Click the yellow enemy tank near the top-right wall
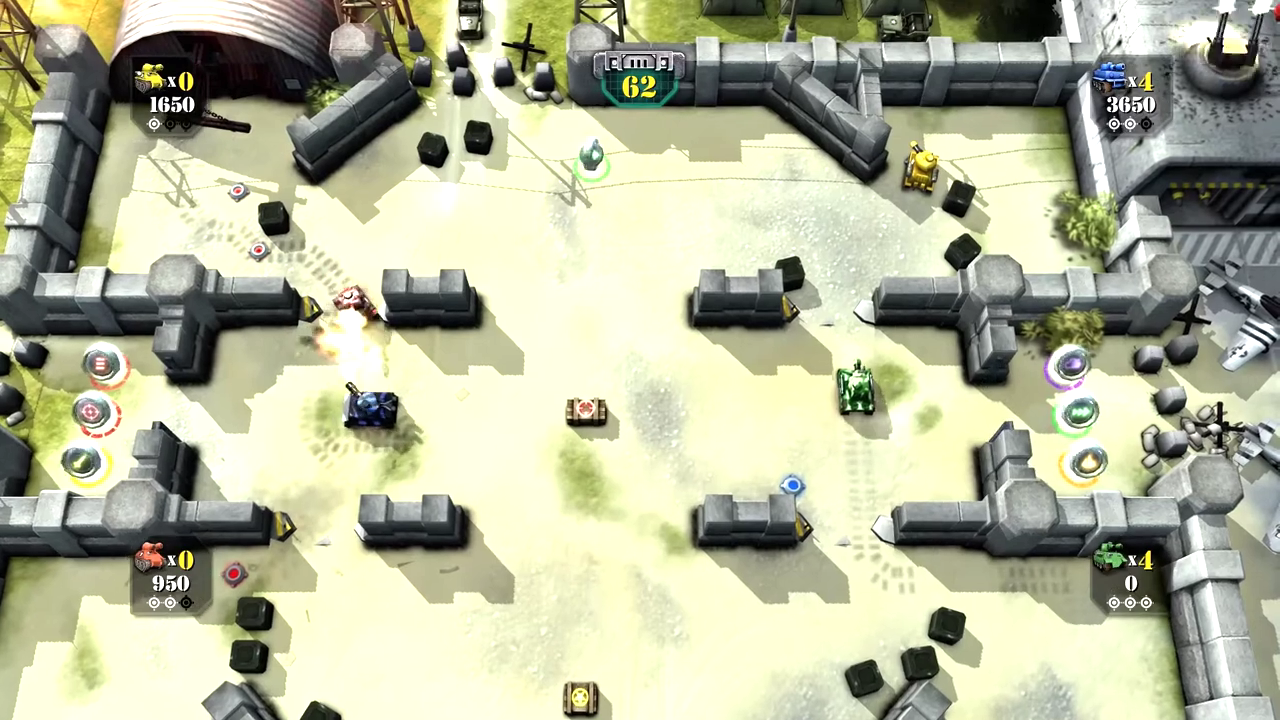The height and width of the screenshot is (720, 1280). click(x=921, y=168)
